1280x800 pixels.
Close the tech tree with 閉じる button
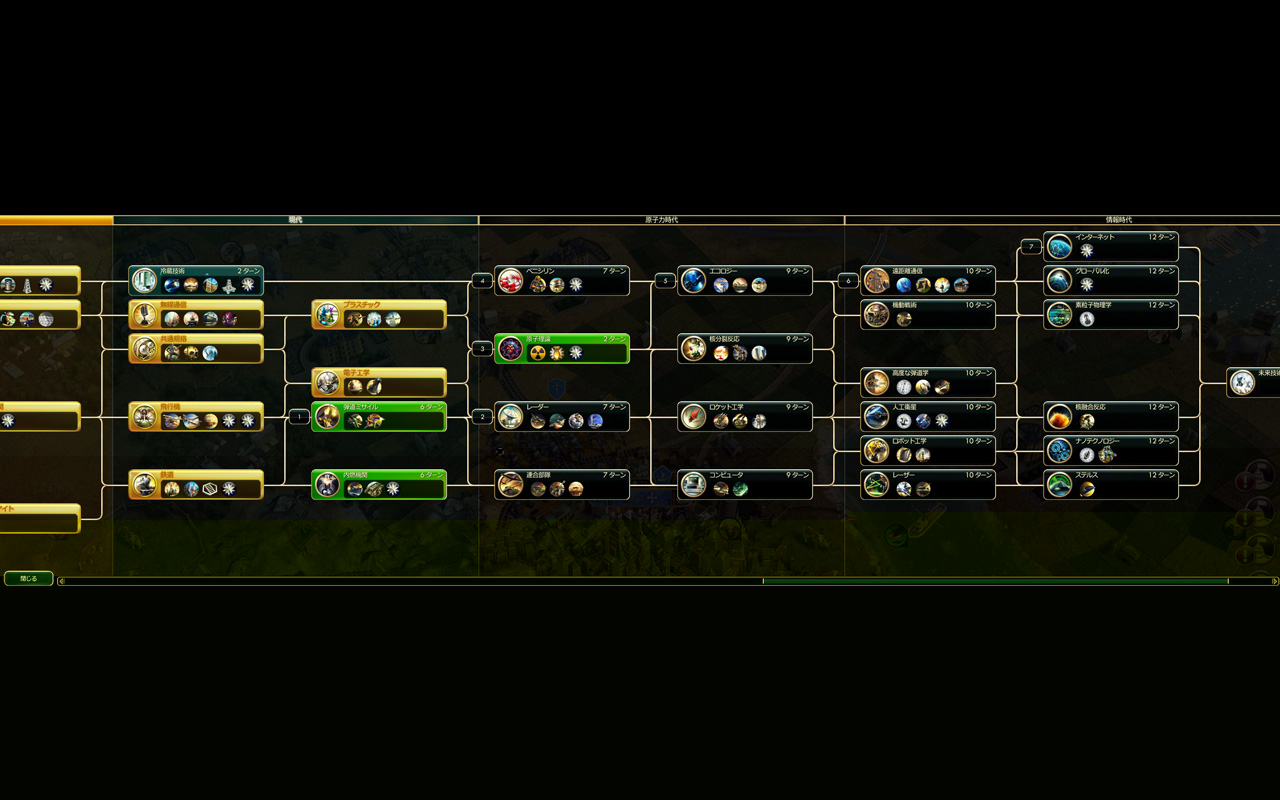28,578
